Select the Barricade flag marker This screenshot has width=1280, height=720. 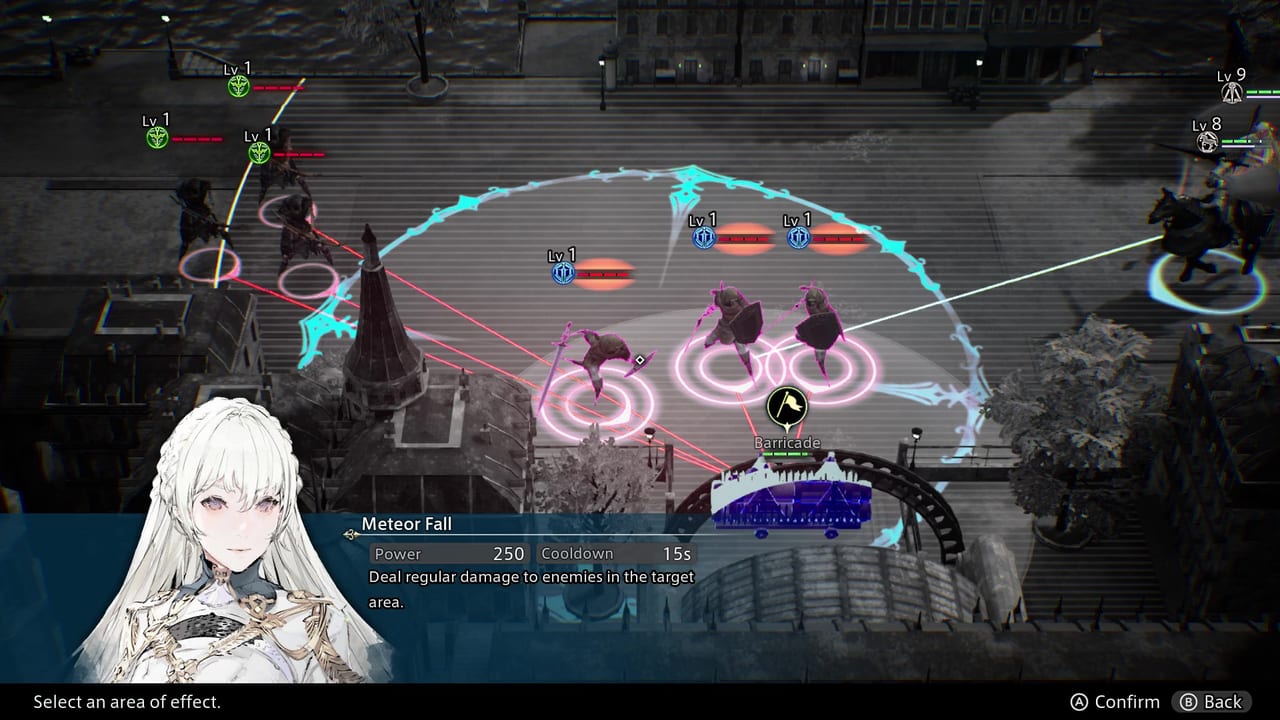click(x=787, y=407)
